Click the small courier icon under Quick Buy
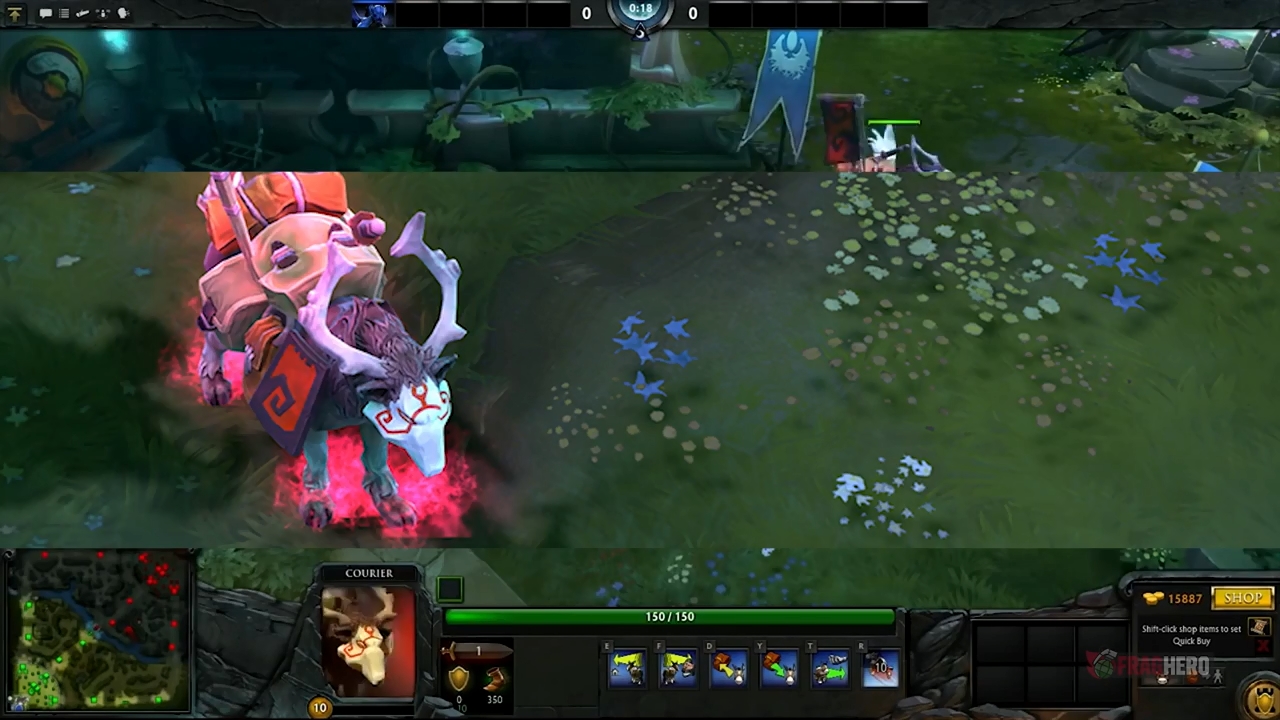The image size is (1280, 720). pos(1162,679)
